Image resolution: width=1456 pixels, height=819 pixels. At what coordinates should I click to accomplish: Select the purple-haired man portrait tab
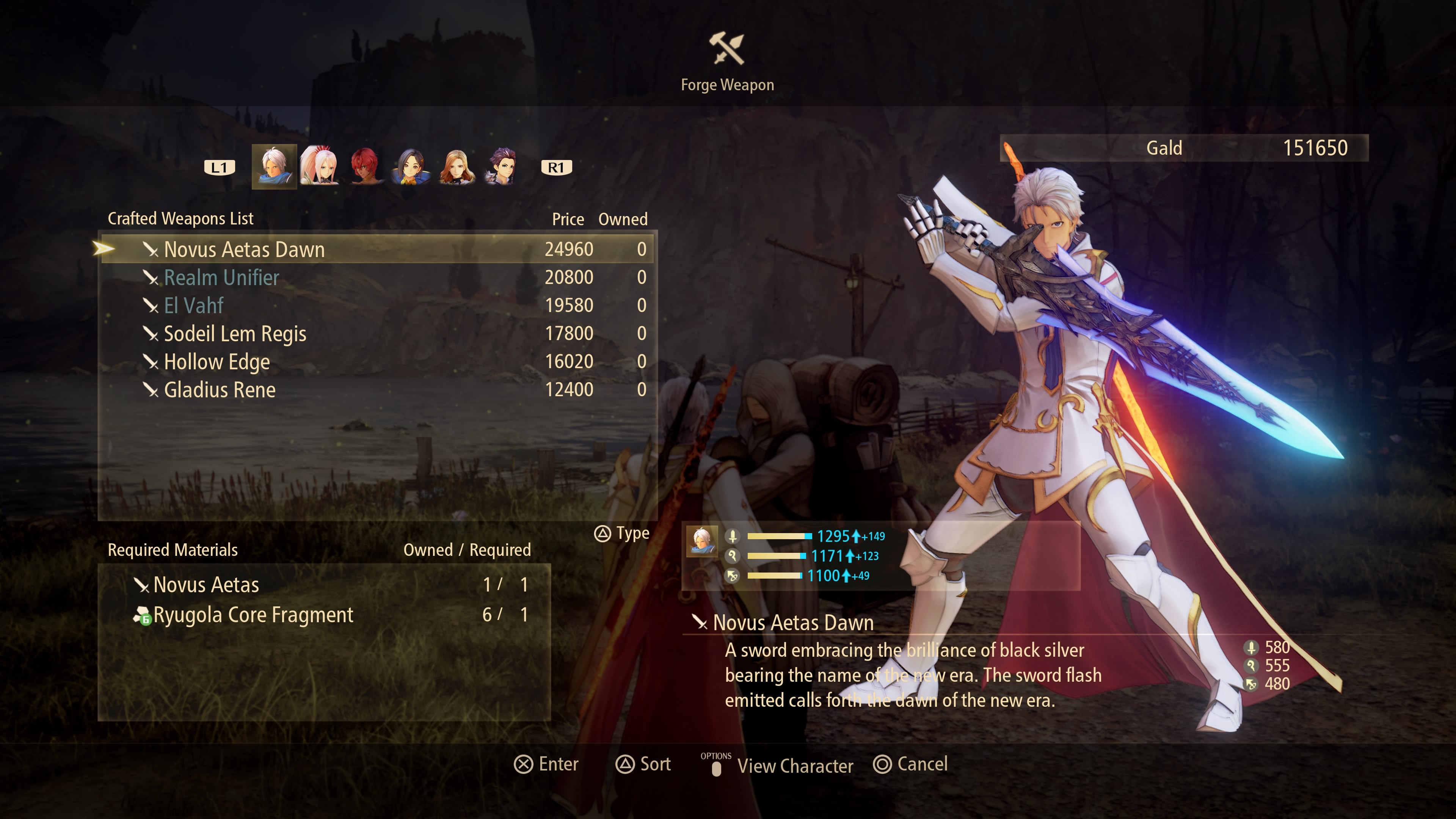point(501,167)
